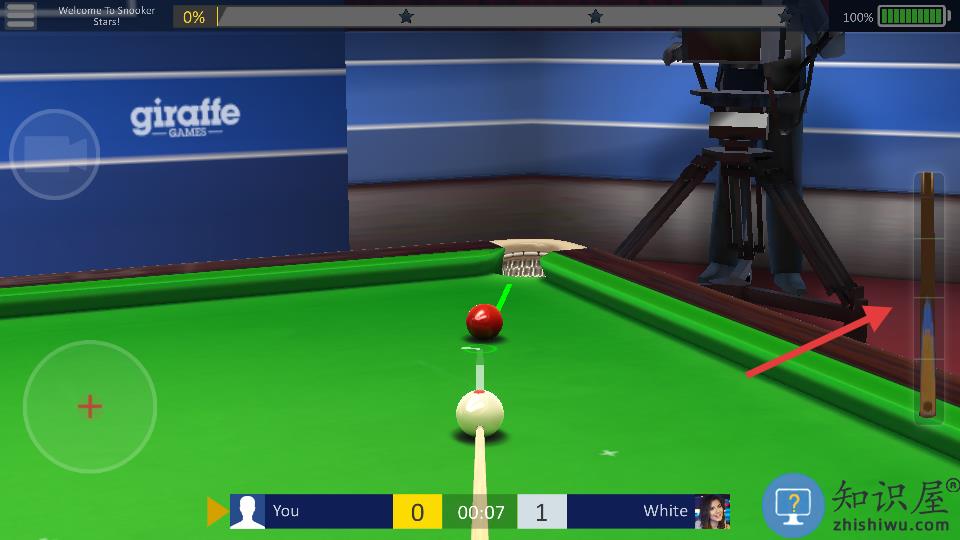The width and height of the screenshot is (960, 540).
Task: Tap the cue power slider
Action: [928, 297]
